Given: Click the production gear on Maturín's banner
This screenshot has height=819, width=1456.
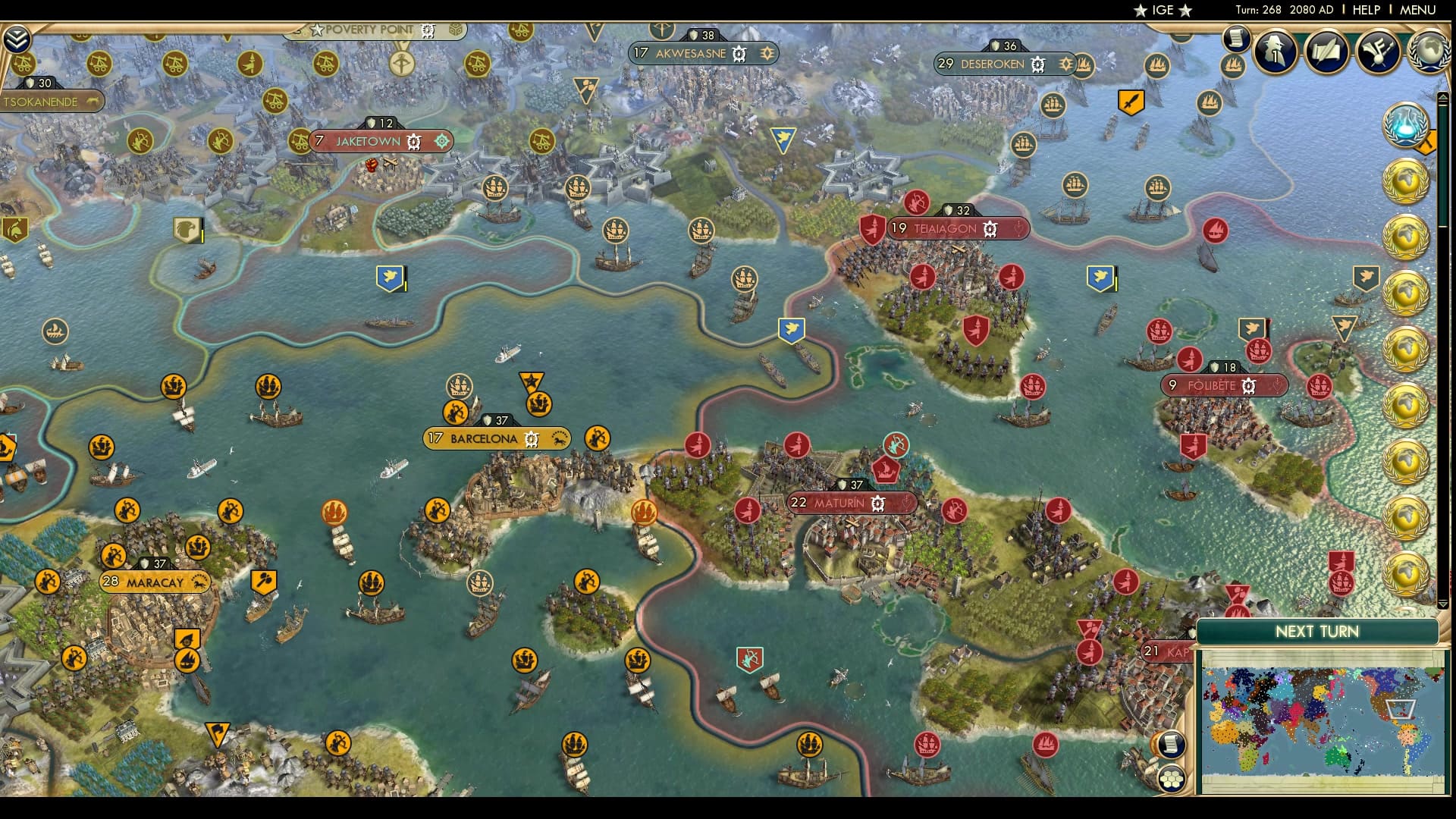Looking at the screenshot, I should (x=877, y=502).
